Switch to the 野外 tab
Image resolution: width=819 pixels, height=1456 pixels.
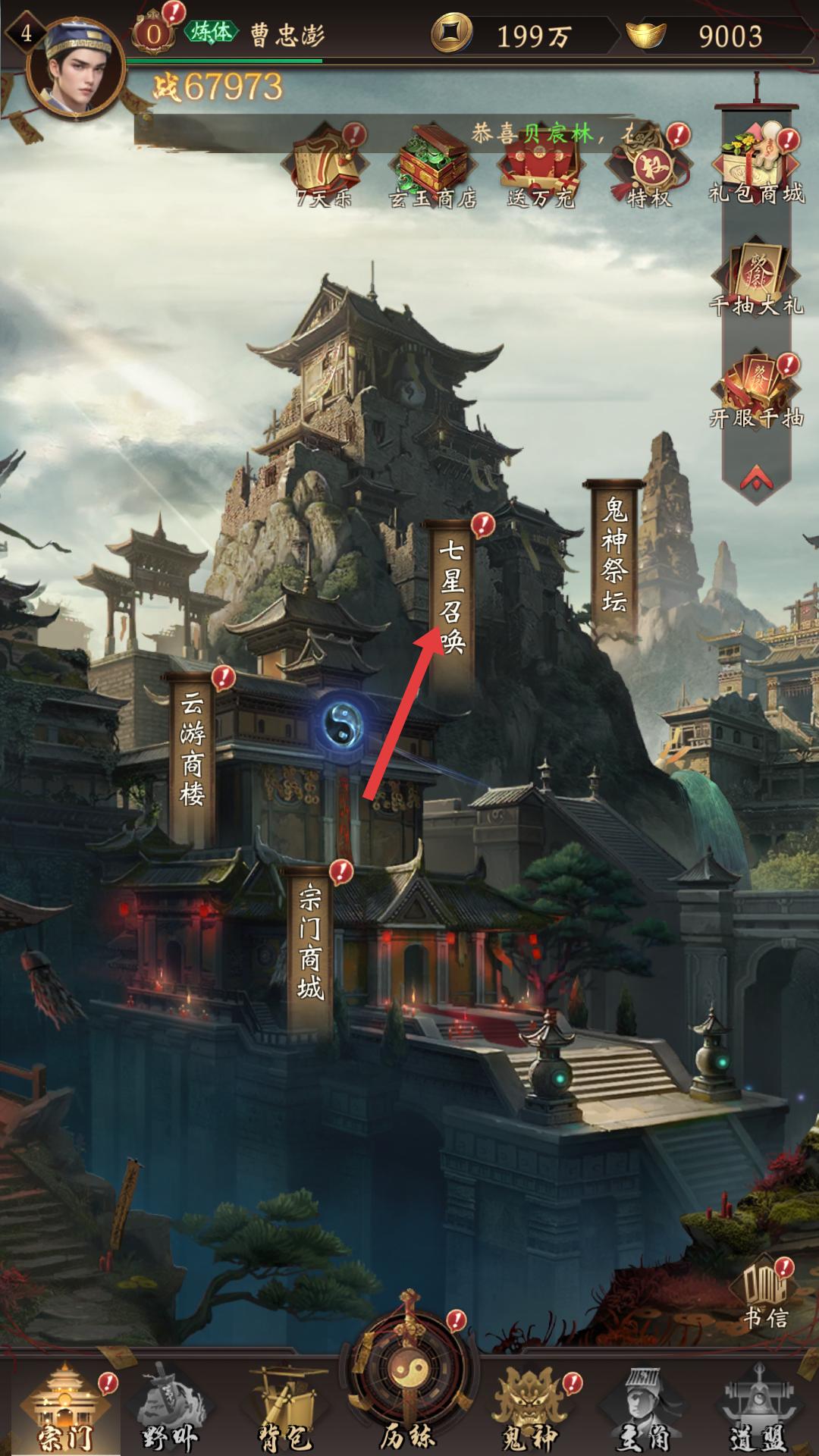pyautogui.click(x=168, y=1410)
